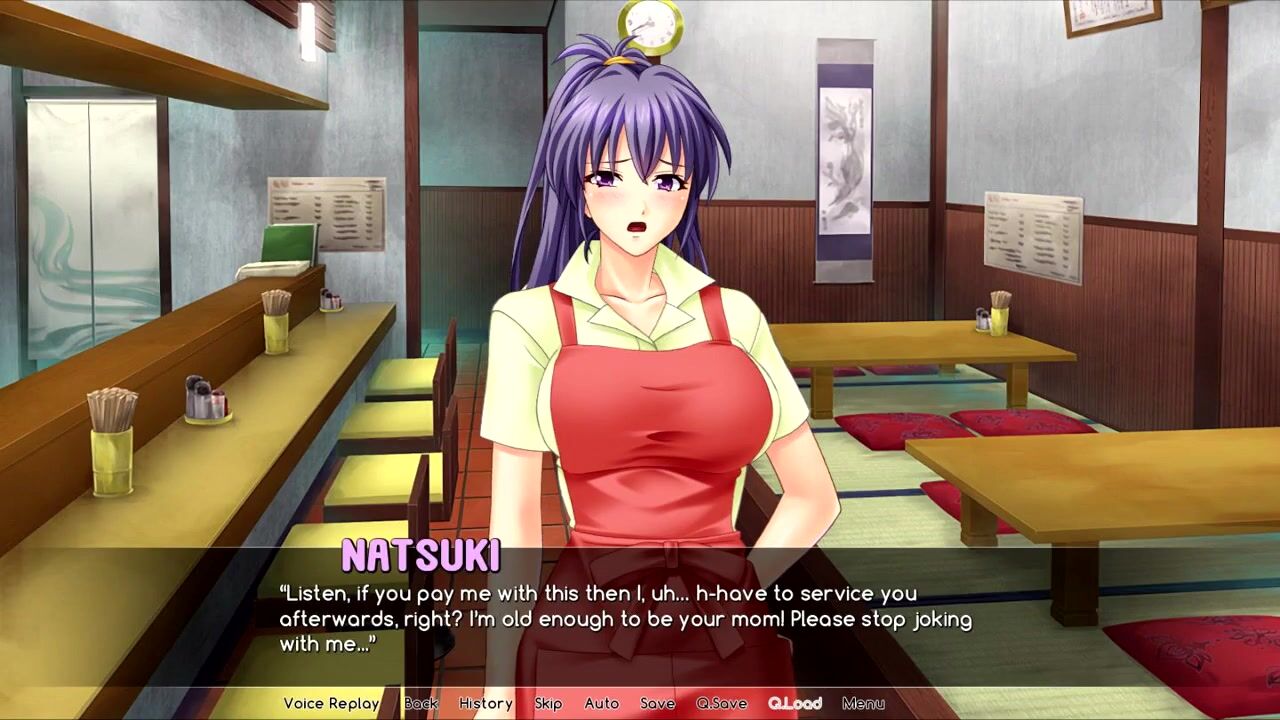Viewport: 1280px width, 720px height.
Task: Open the Save game screen
Action: [x=657, y=703]
